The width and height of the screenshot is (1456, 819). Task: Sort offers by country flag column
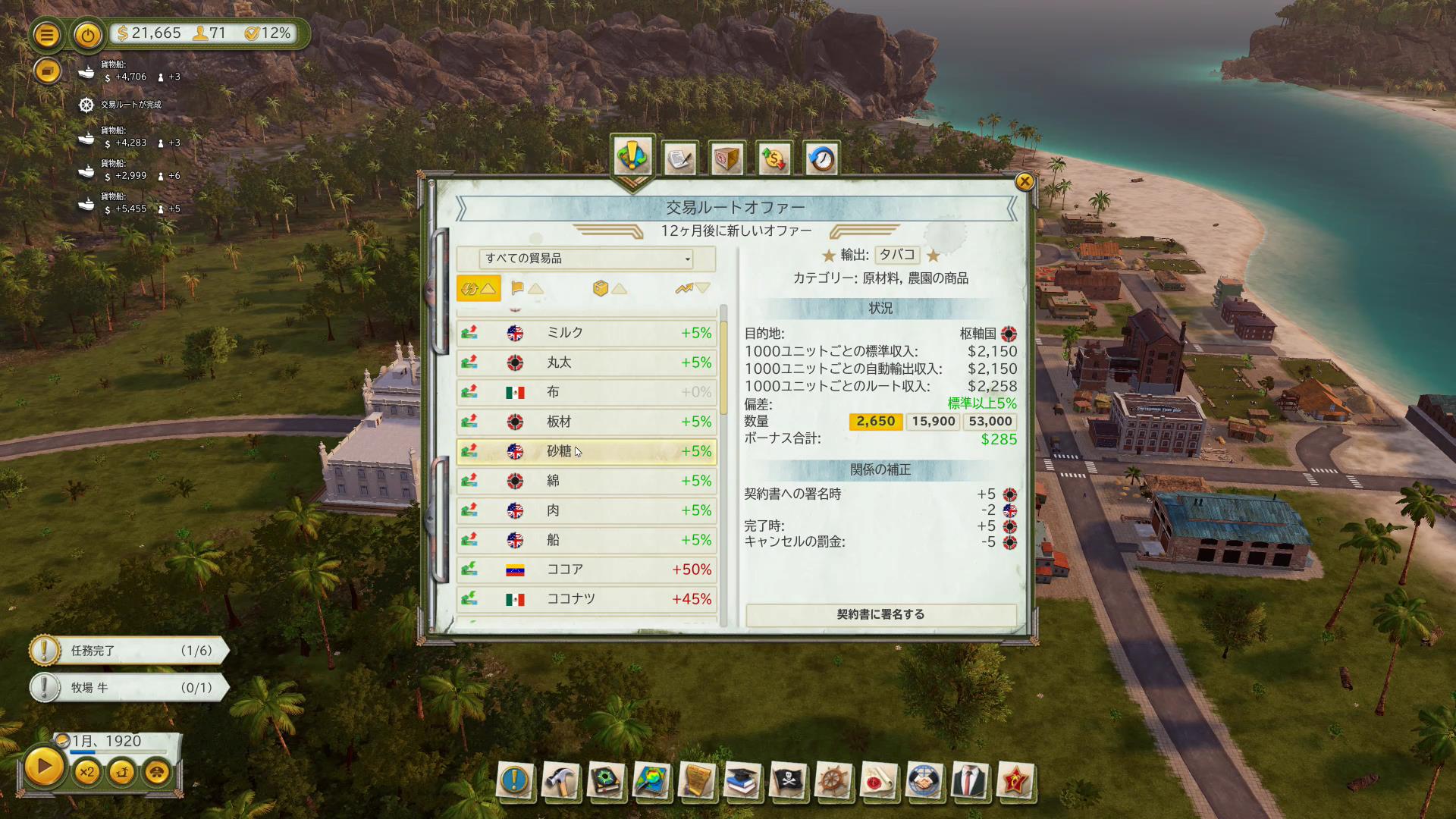click(526, 288)
